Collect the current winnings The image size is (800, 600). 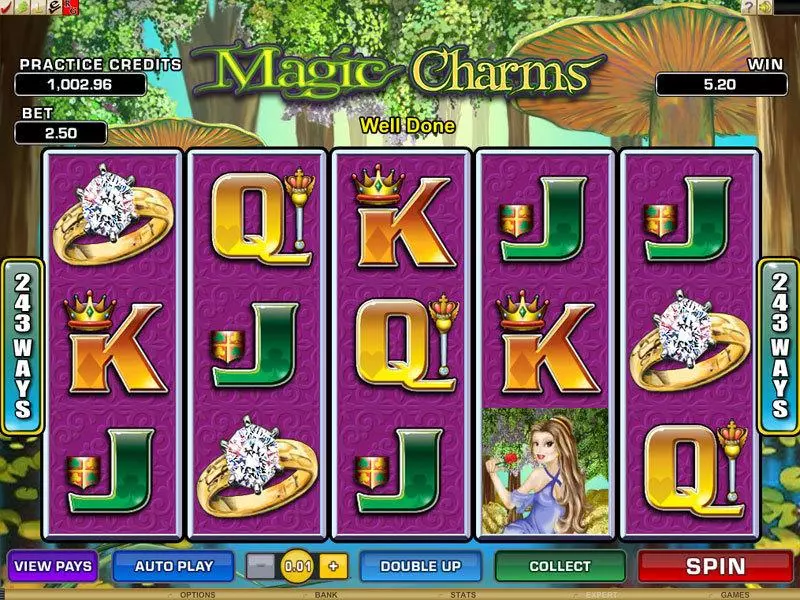(x=560, y=566)
